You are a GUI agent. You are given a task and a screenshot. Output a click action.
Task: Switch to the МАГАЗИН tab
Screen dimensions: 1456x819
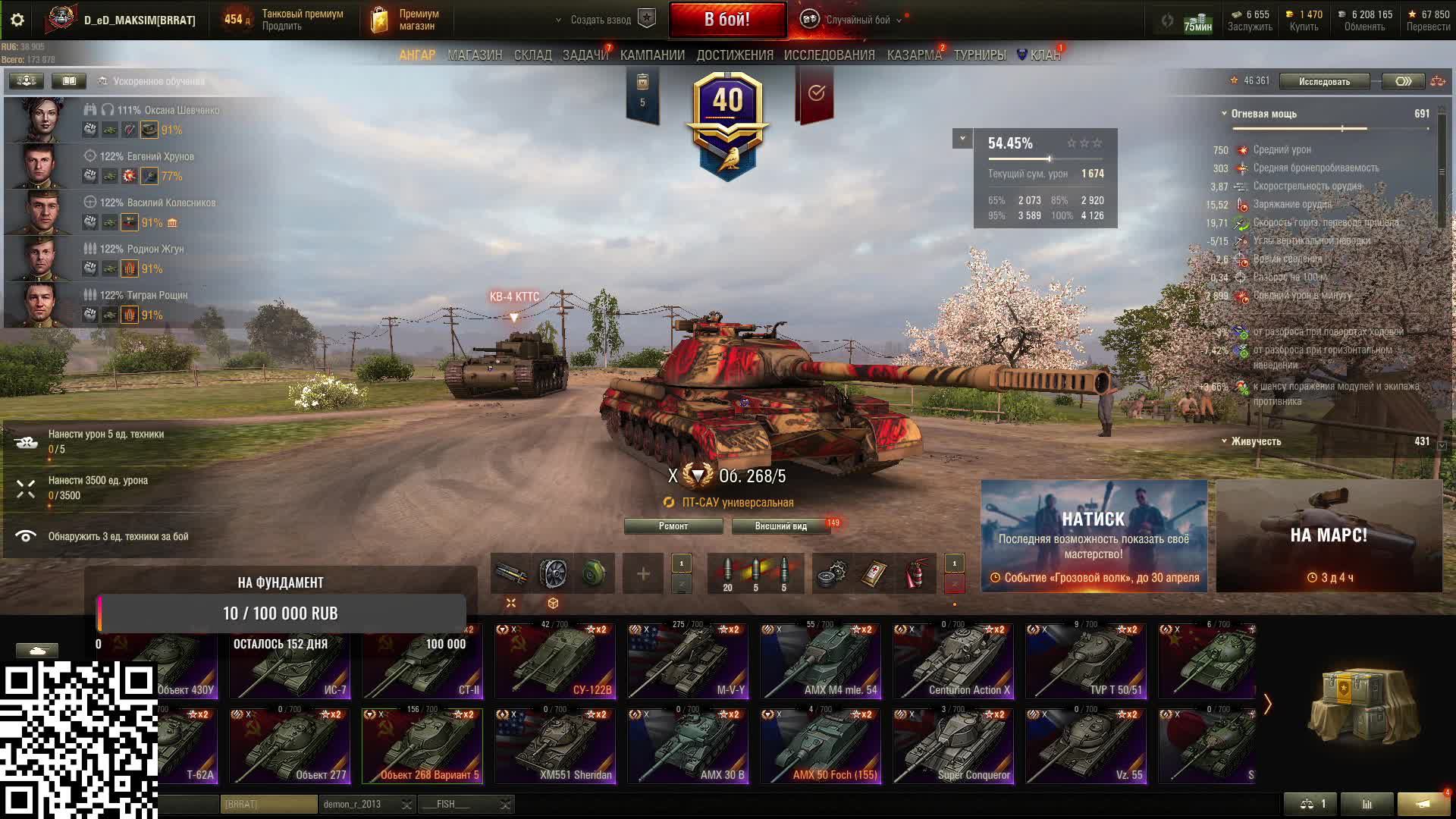[475, 55]
